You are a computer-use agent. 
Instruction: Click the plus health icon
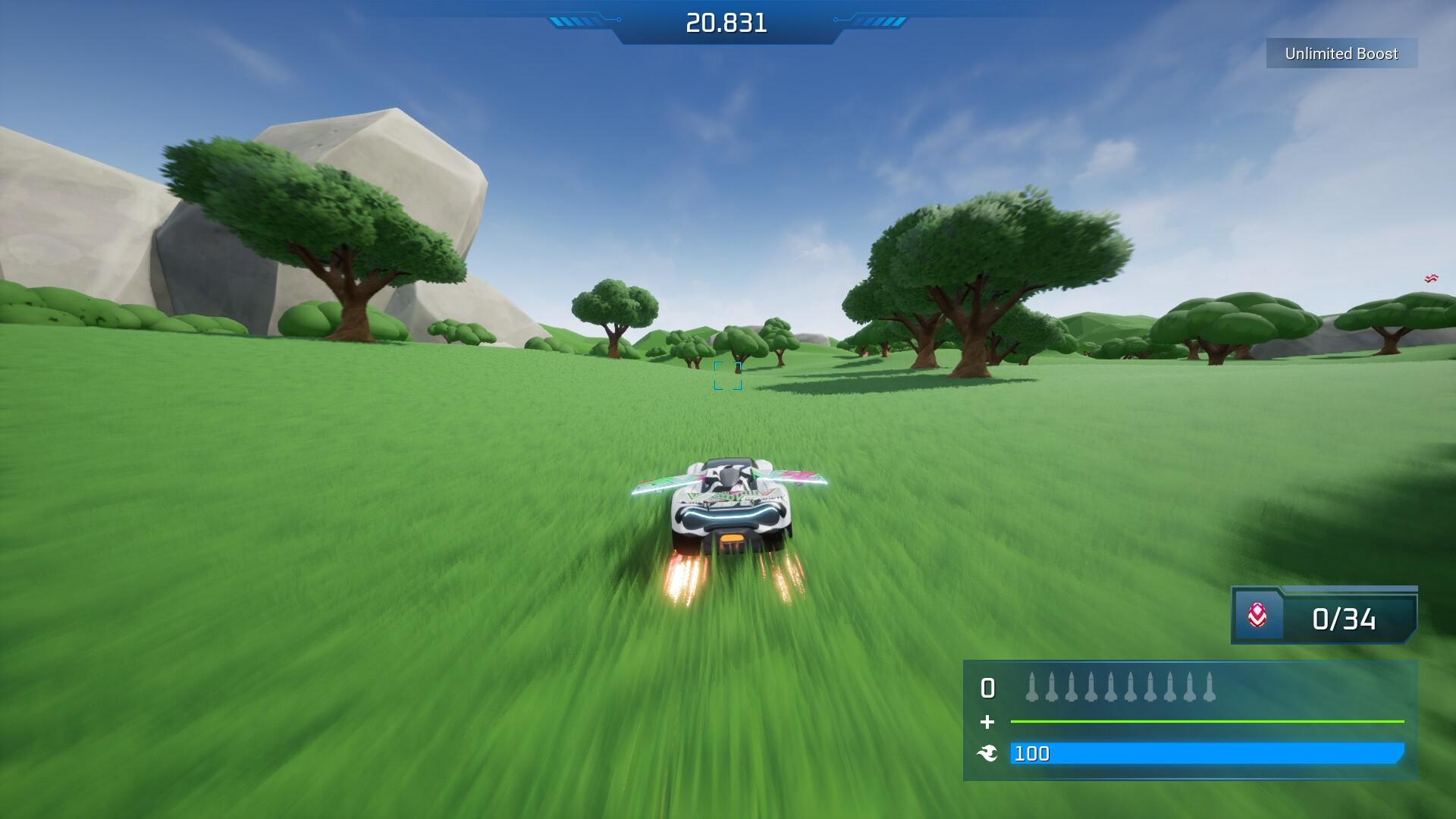[x=987, y=722]
